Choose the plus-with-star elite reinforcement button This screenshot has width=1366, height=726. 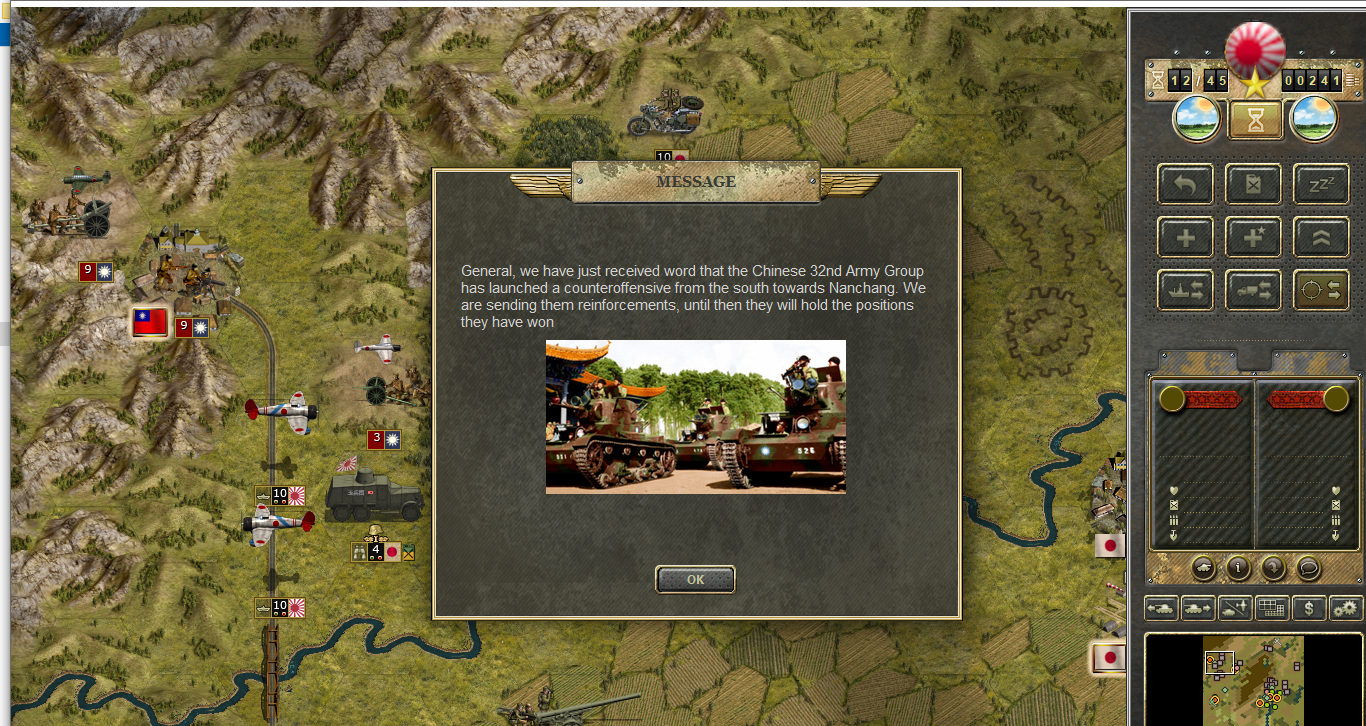[x=1253, y=237]
